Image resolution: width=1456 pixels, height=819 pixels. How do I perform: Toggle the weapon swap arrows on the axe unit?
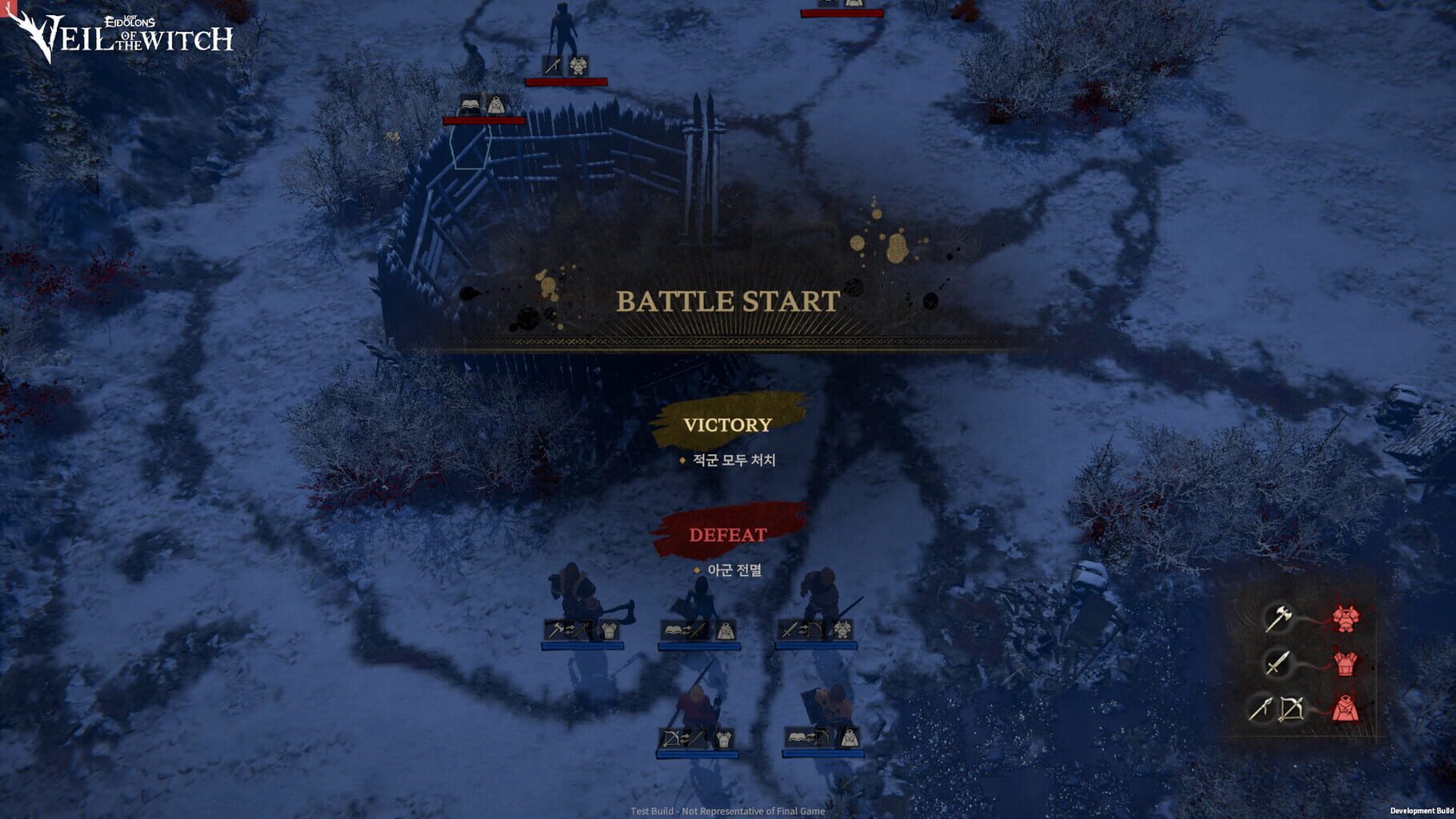click(570, 628)
